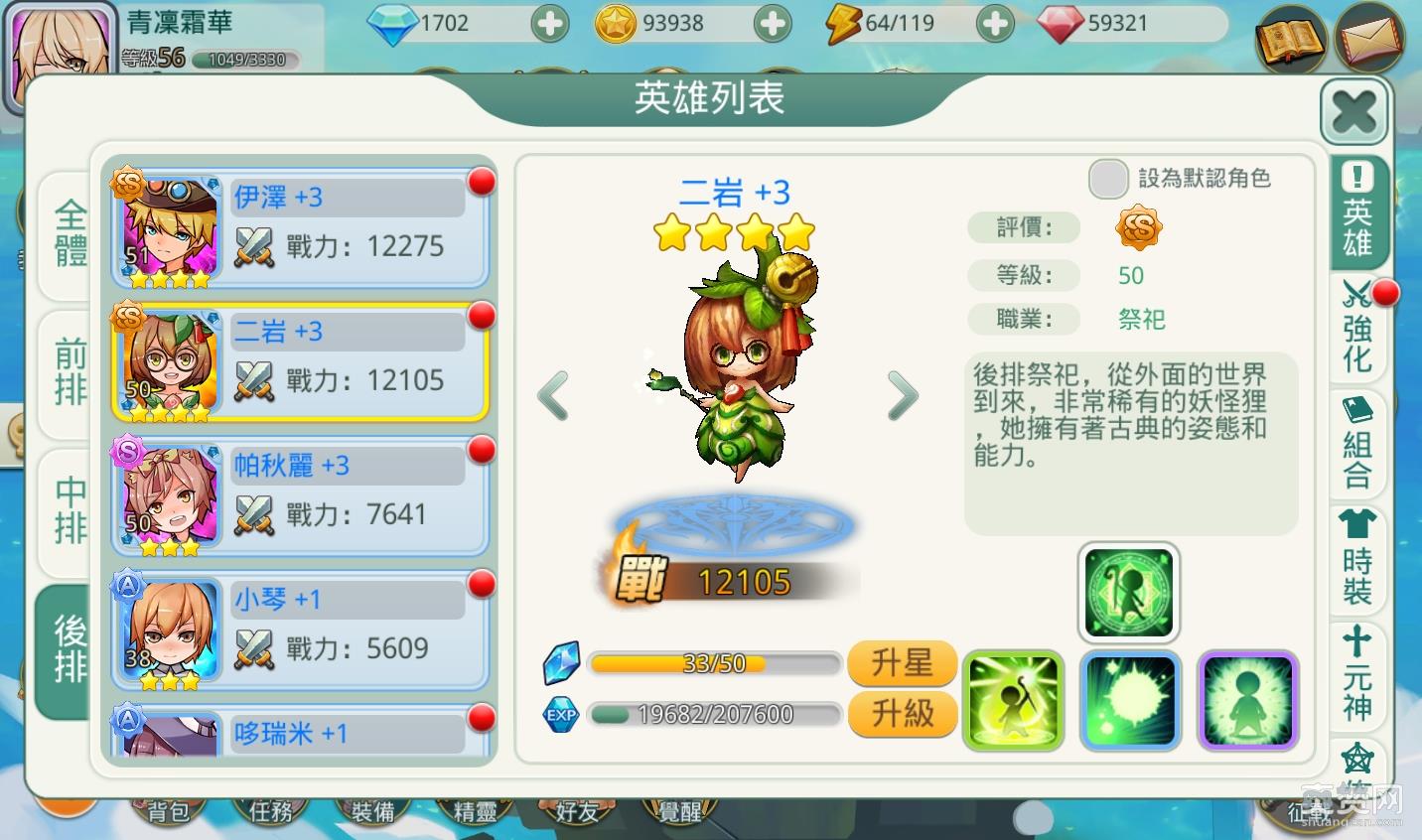Open the 元神 panel from the right sidebar
The height and width of the screenshot is (840, 1422).
(x=1357, y=685)
